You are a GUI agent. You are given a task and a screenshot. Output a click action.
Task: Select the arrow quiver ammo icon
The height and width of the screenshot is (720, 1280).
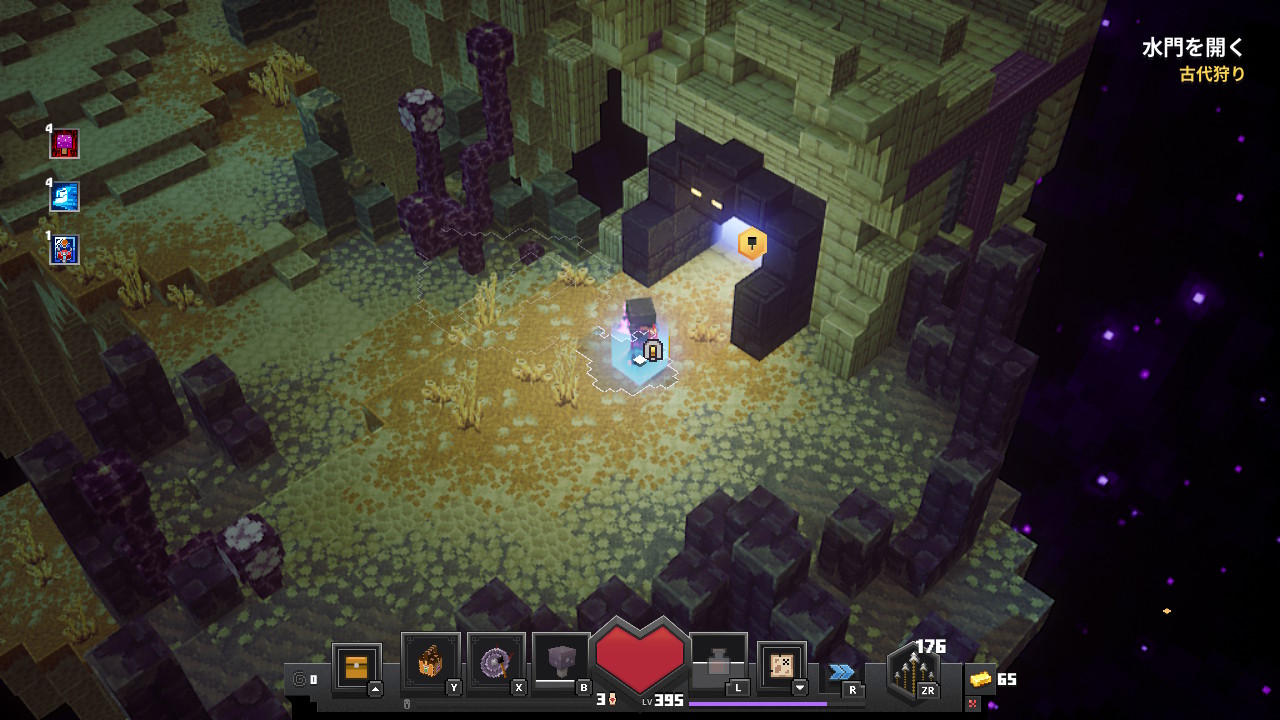(x=913, y=672)
